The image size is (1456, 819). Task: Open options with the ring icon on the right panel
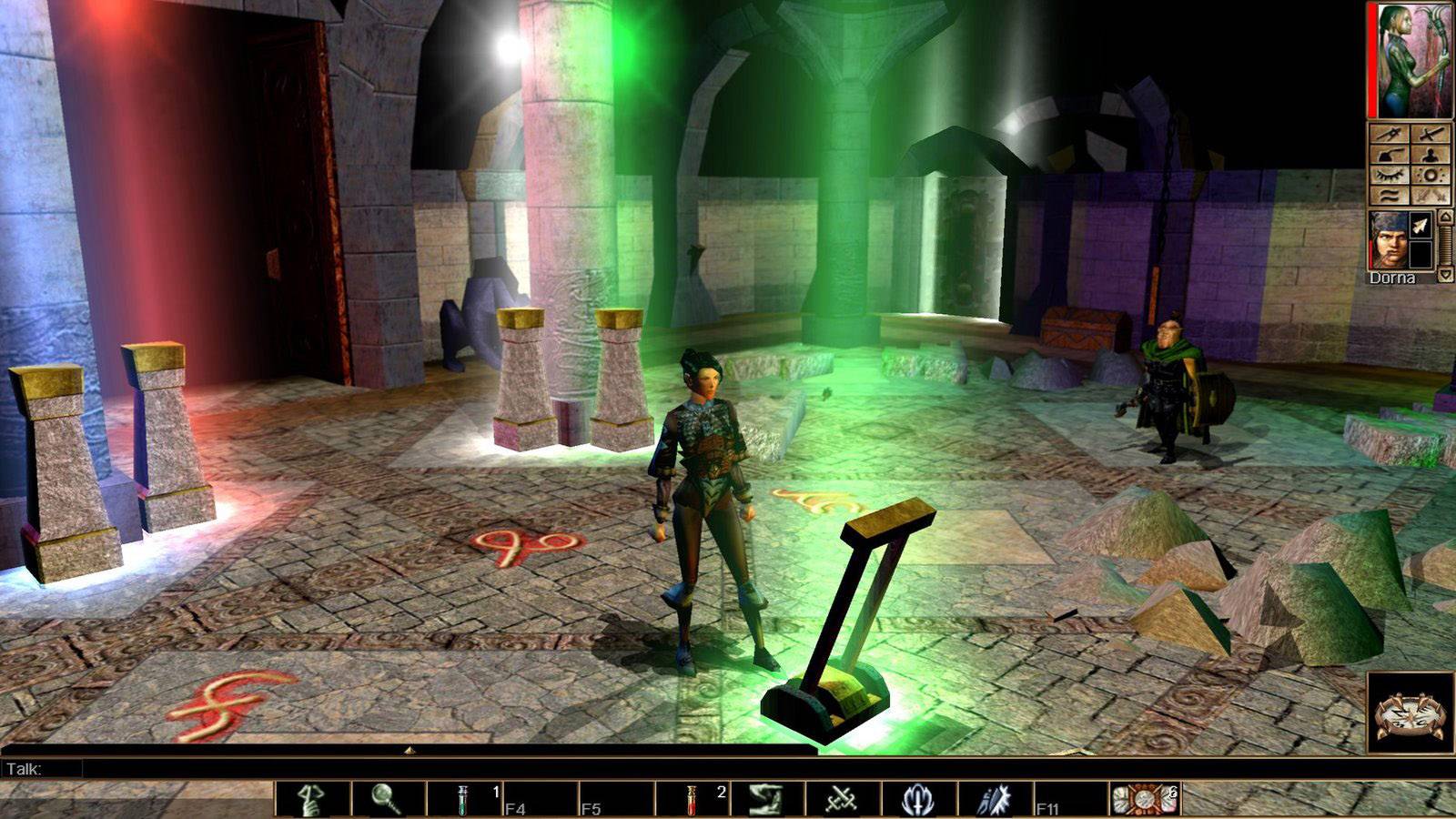pos(1431,176)
